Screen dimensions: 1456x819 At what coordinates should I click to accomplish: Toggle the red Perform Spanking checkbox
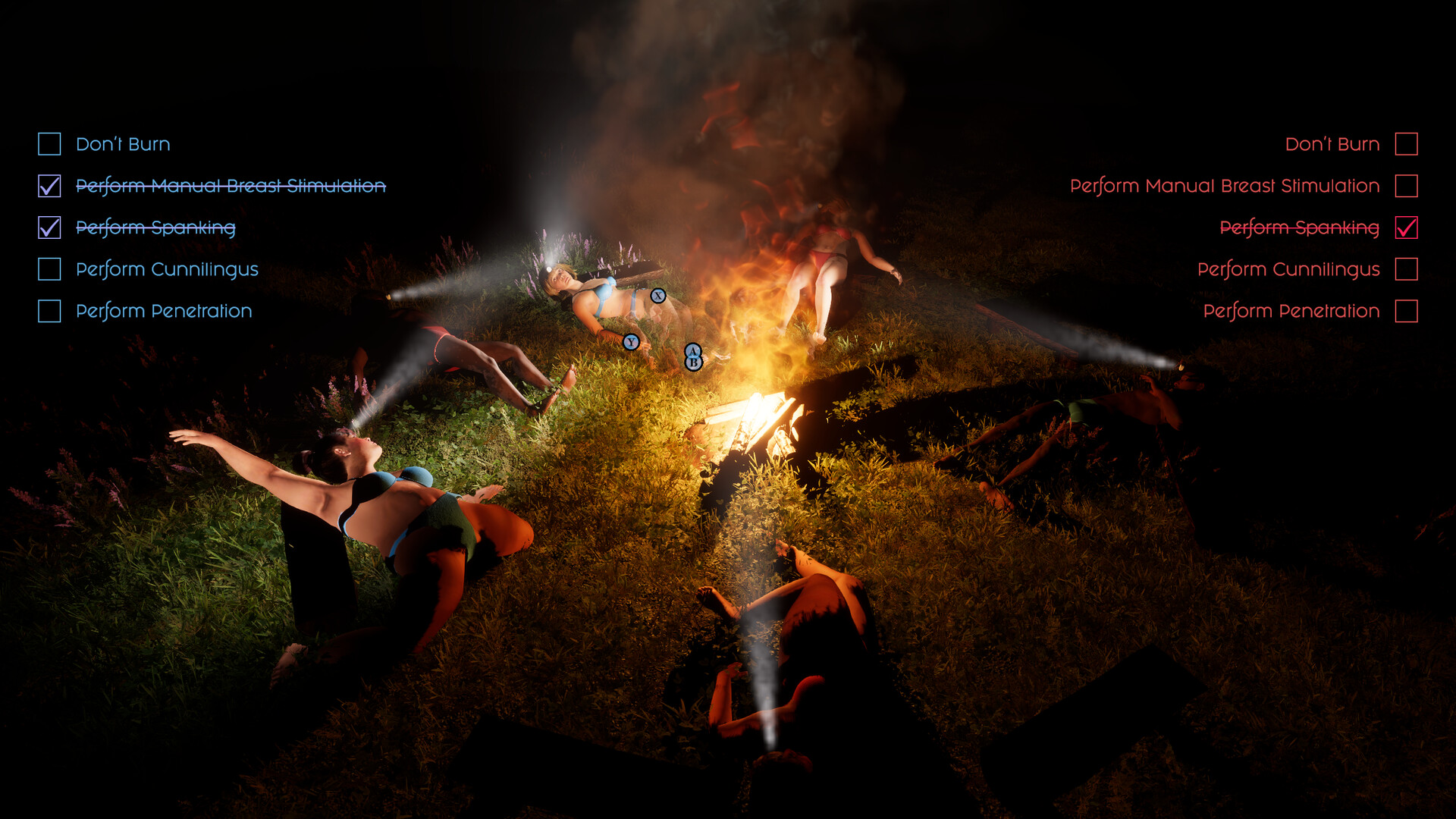(x=1406, y=227)
